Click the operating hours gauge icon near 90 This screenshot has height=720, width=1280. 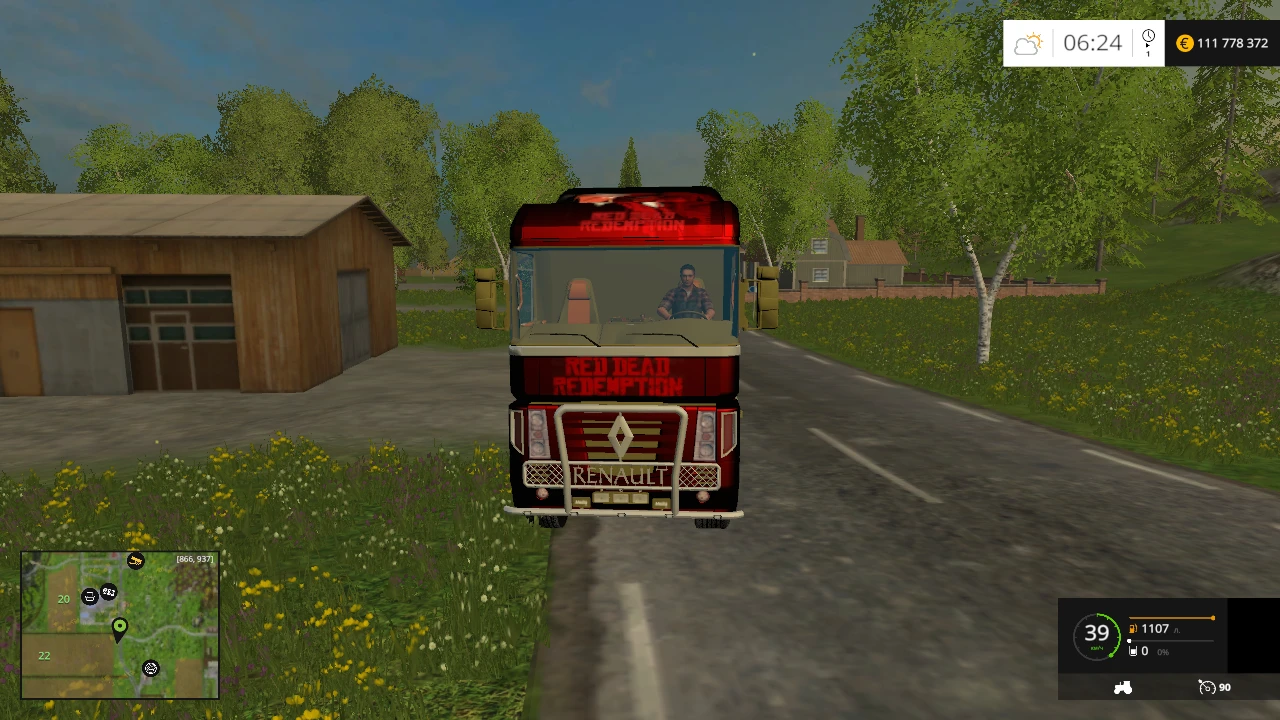coord(1207,688)
